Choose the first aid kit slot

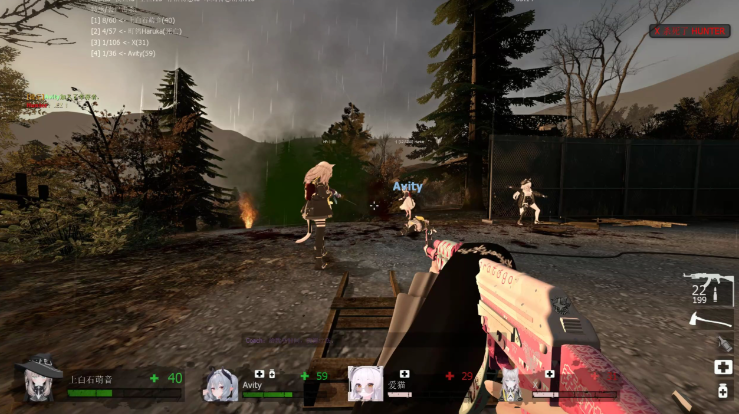point(723,367)
